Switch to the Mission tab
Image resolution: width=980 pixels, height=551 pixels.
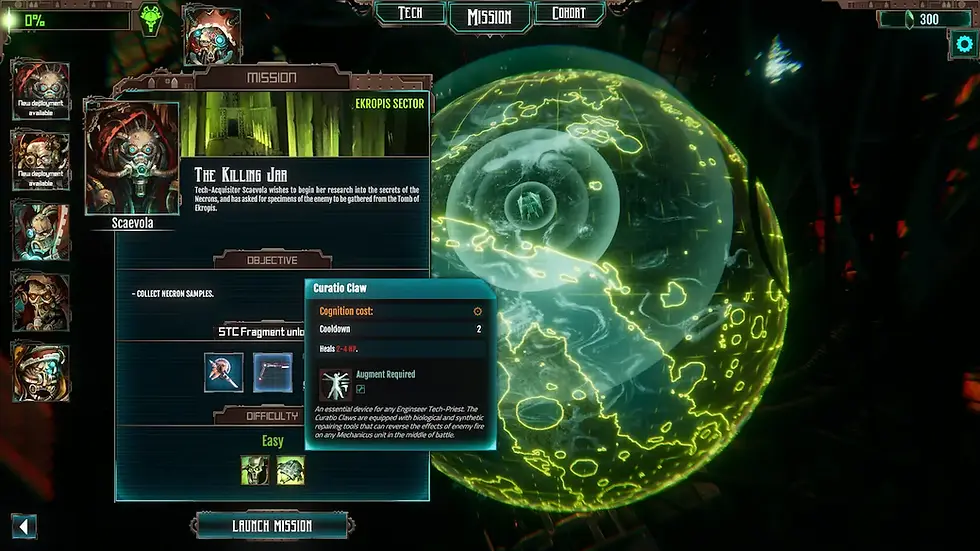pyautogui.click(x=489, y=16)
